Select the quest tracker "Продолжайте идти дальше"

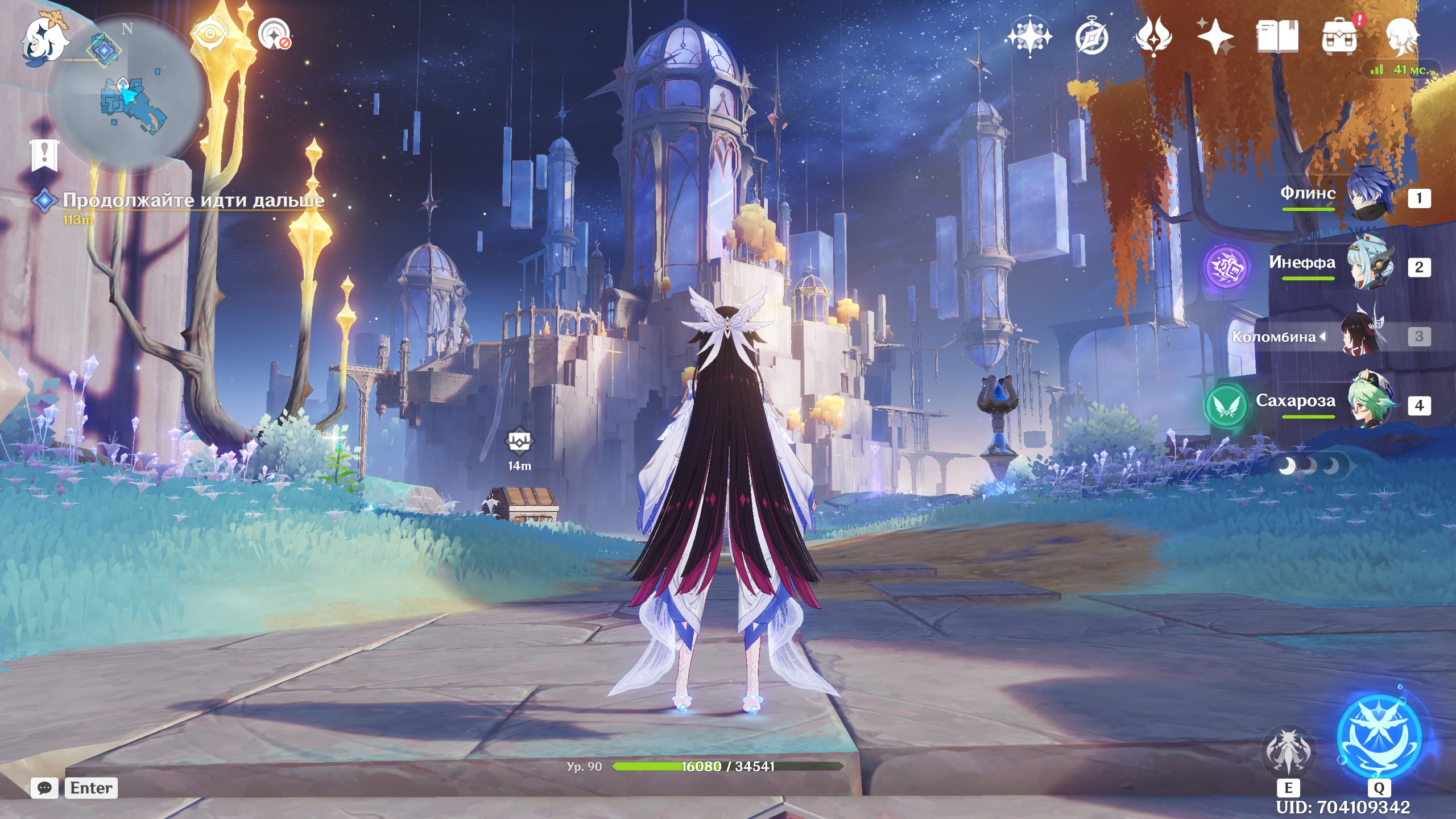pyautogui.click(x=193, y=200)
